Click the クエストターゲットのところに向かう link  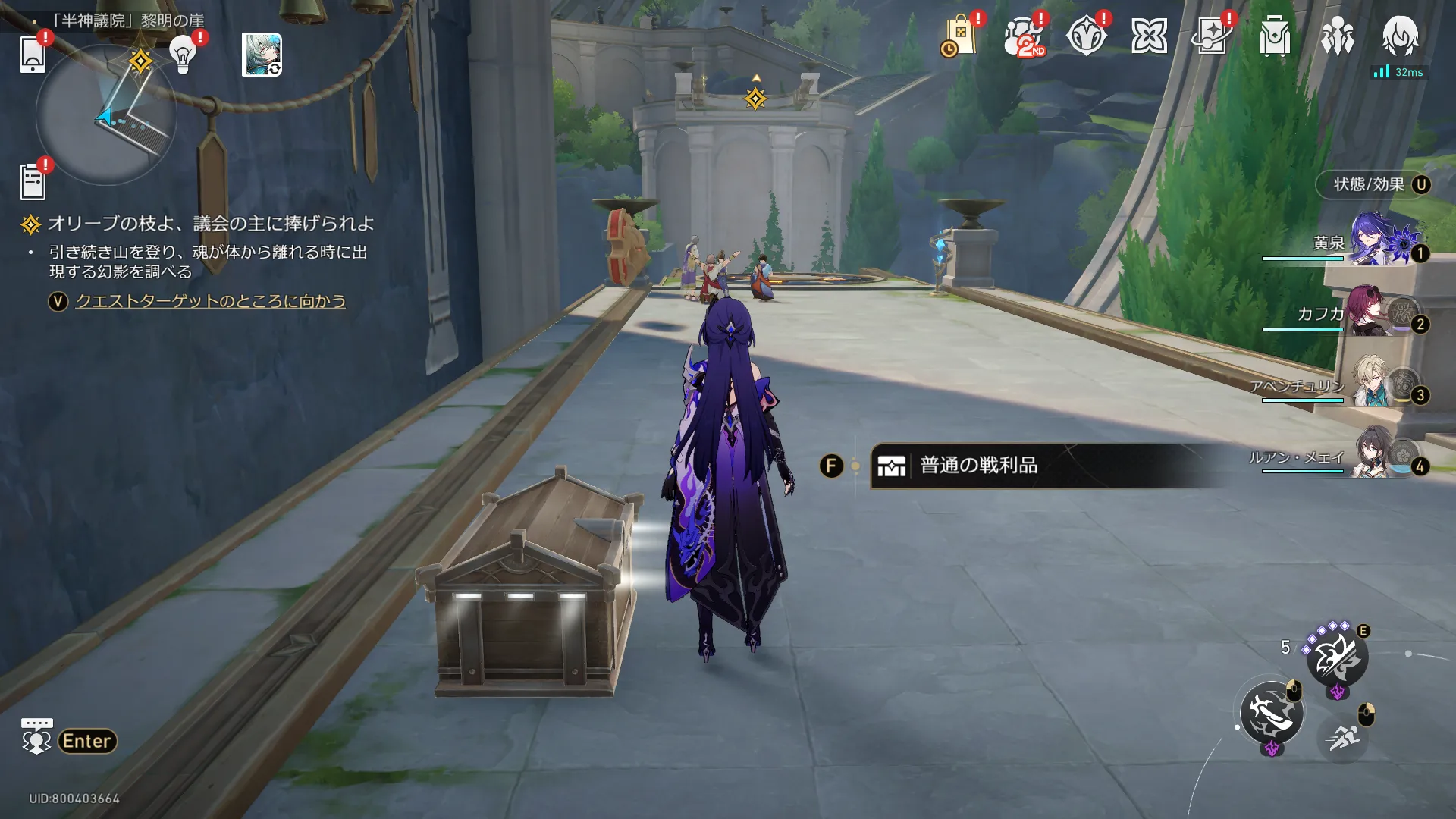tap(210, 301)
